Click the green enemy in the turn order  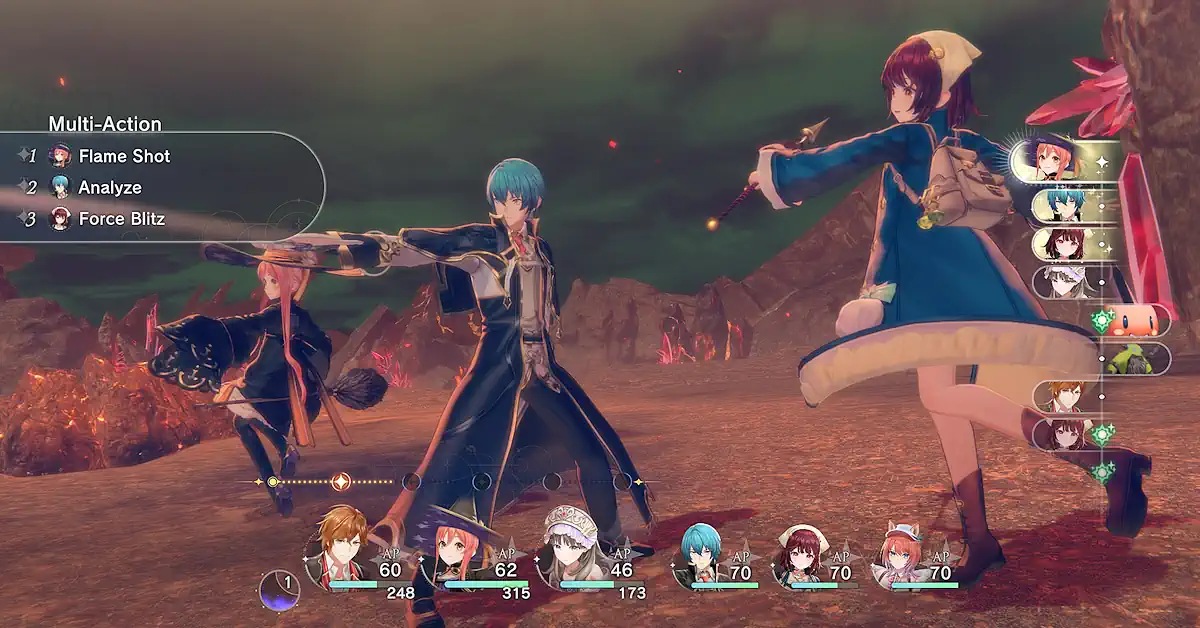pos(1137,357)
